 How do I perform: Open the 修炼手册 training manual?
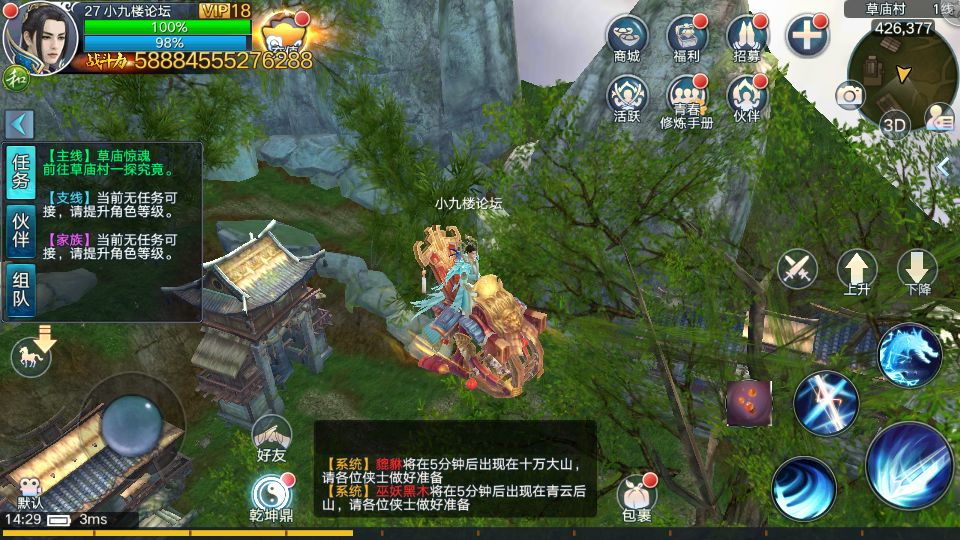click(686, 98)
